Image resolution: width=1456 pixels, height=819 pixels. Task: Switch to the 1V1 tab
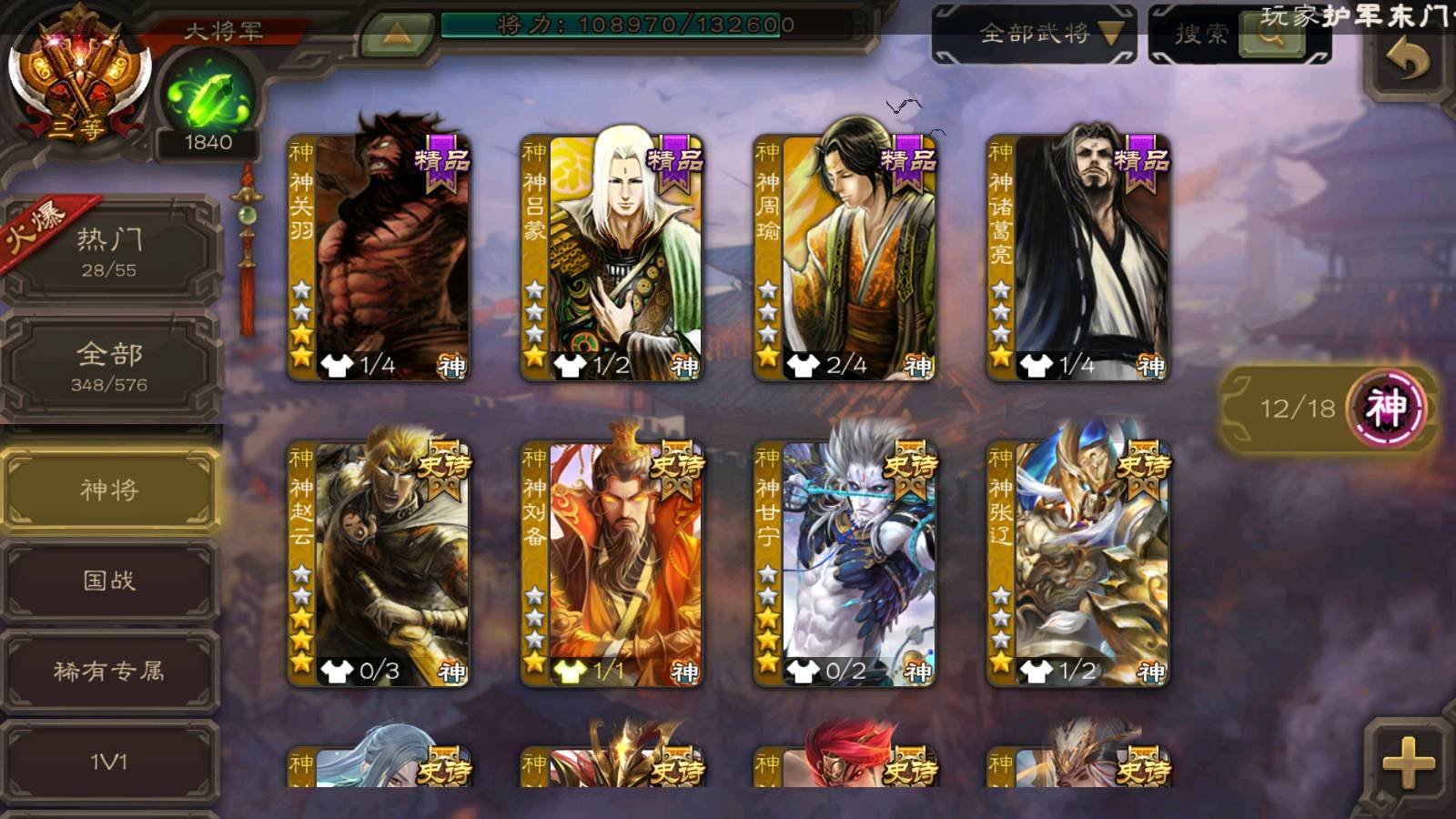(109, 762)
